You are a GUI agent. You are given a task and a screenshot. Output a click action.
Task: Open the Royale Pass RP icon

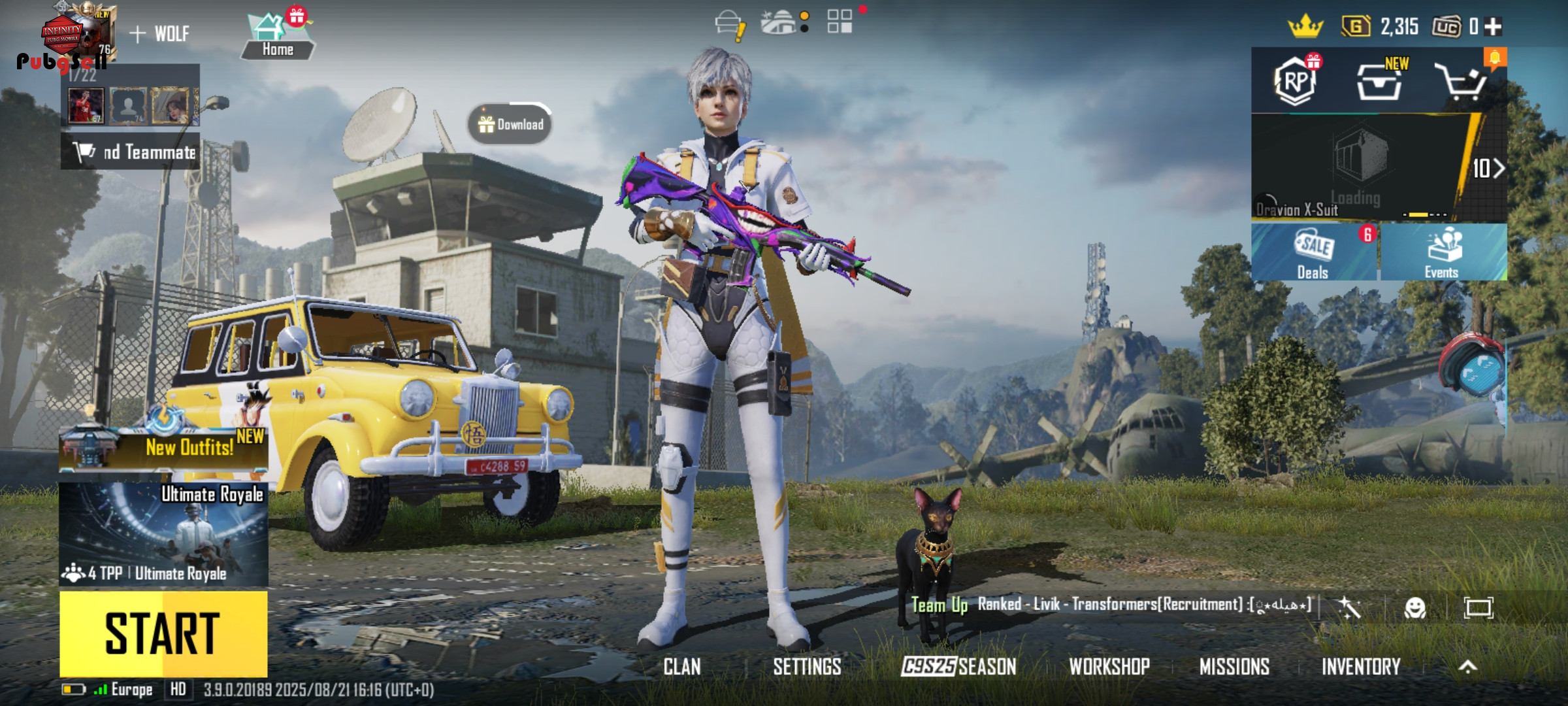(1296, 81)
